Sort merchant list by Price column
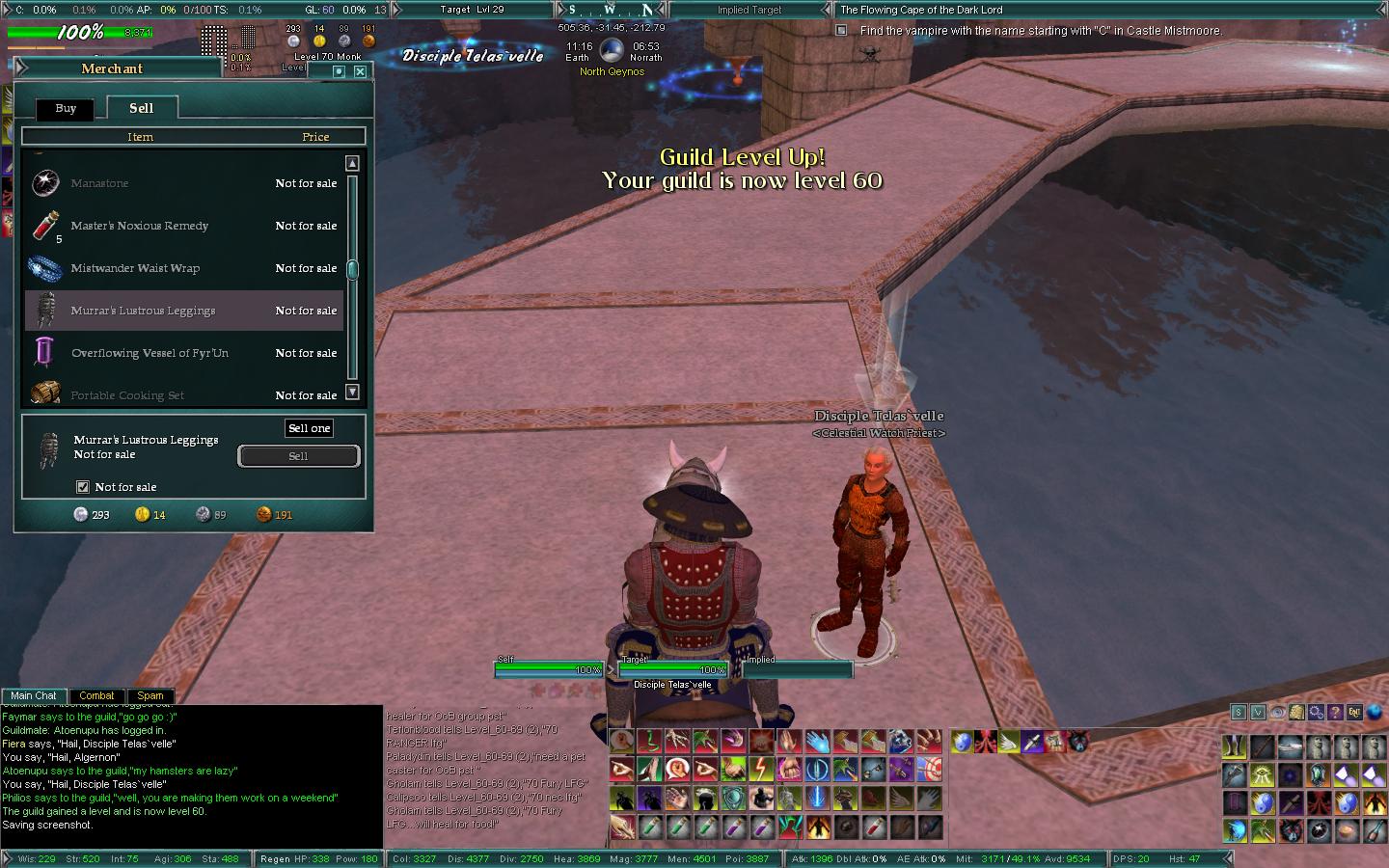Image resolution: width=1389 pixels, height=868 pixels. tap(315, 137)
